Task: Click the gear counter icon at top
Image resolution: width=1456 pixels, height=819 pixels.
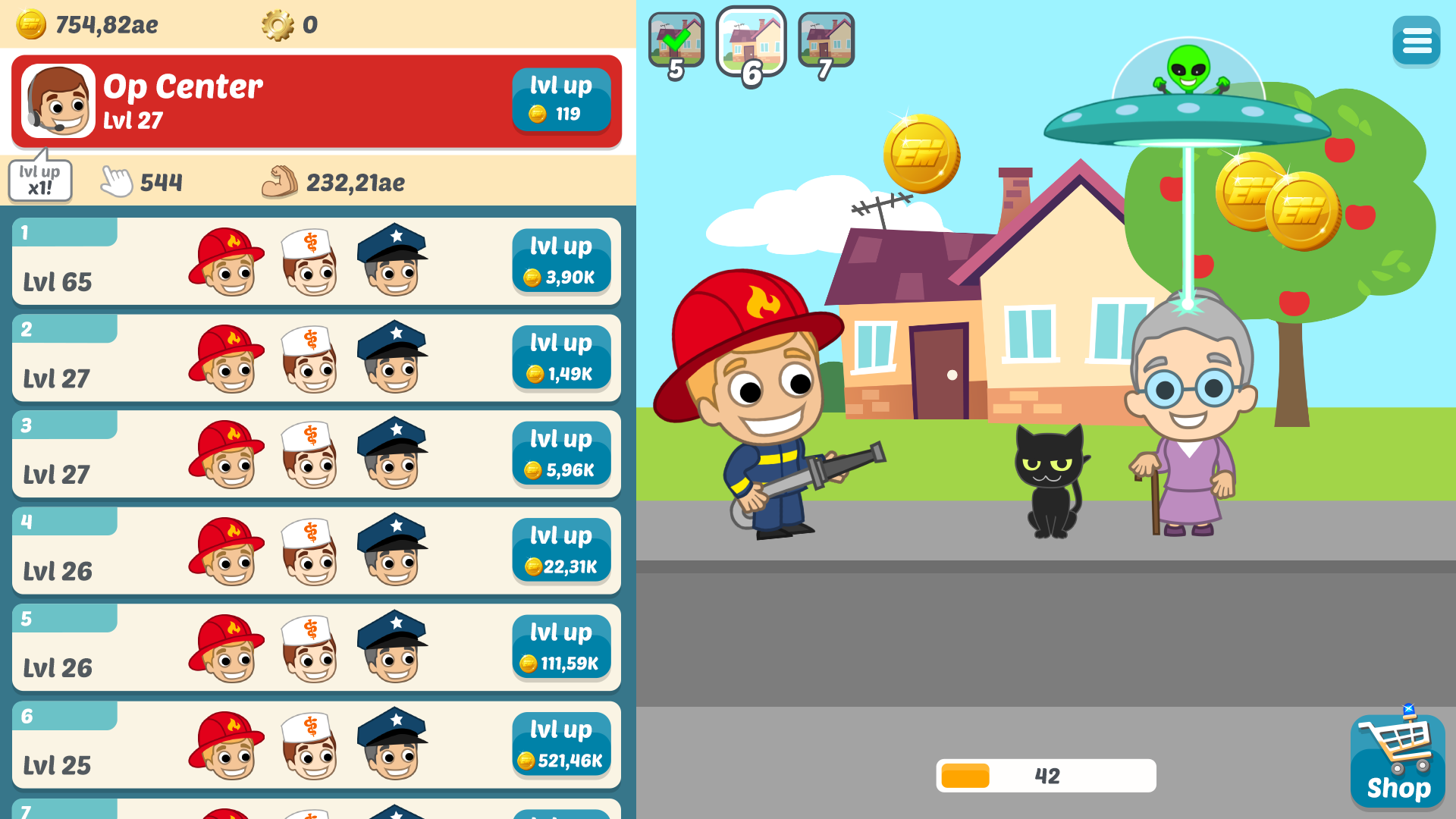Action: [281, 24]
